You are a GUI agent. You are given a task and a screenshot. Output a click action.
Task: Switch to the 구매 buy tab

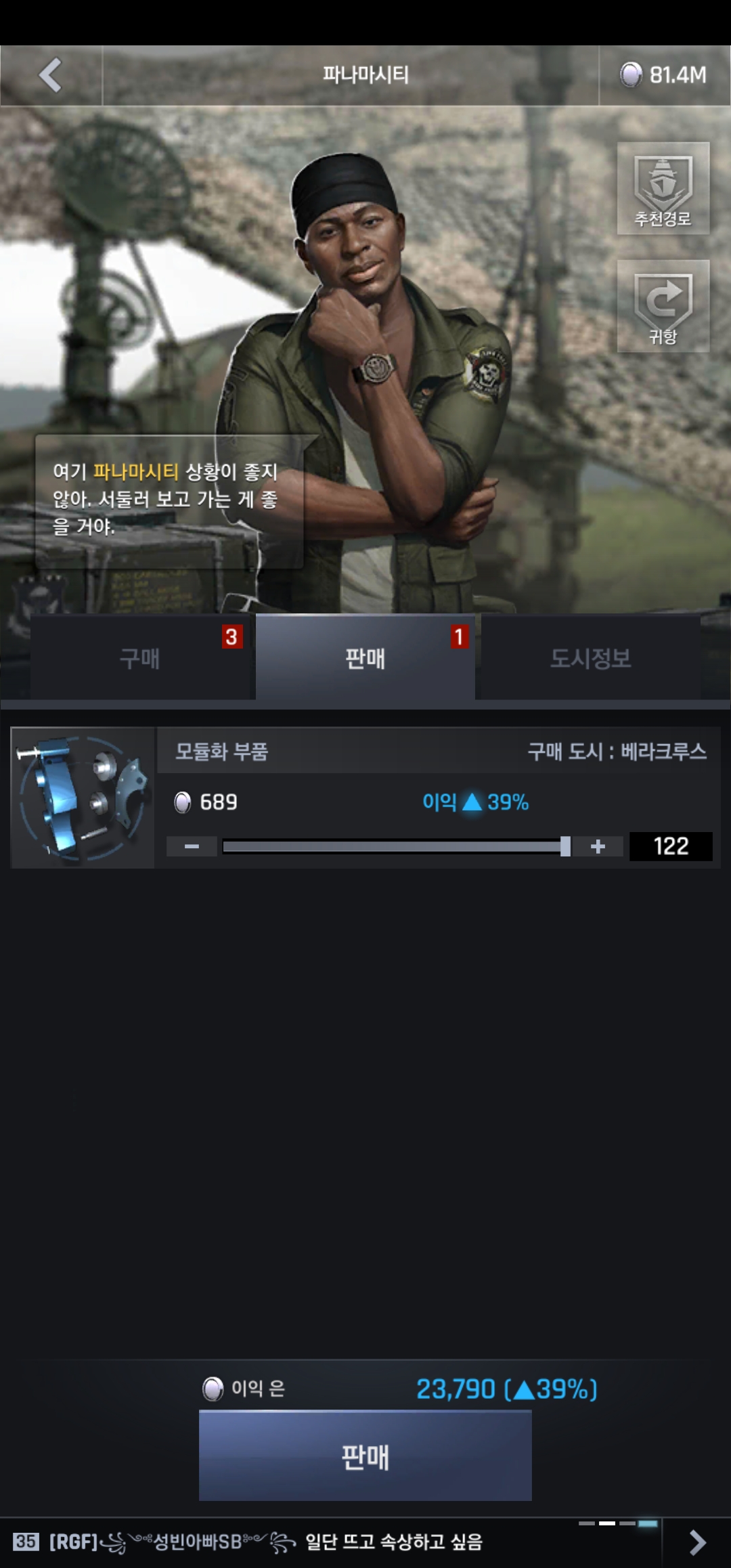(x=141, y=657)
